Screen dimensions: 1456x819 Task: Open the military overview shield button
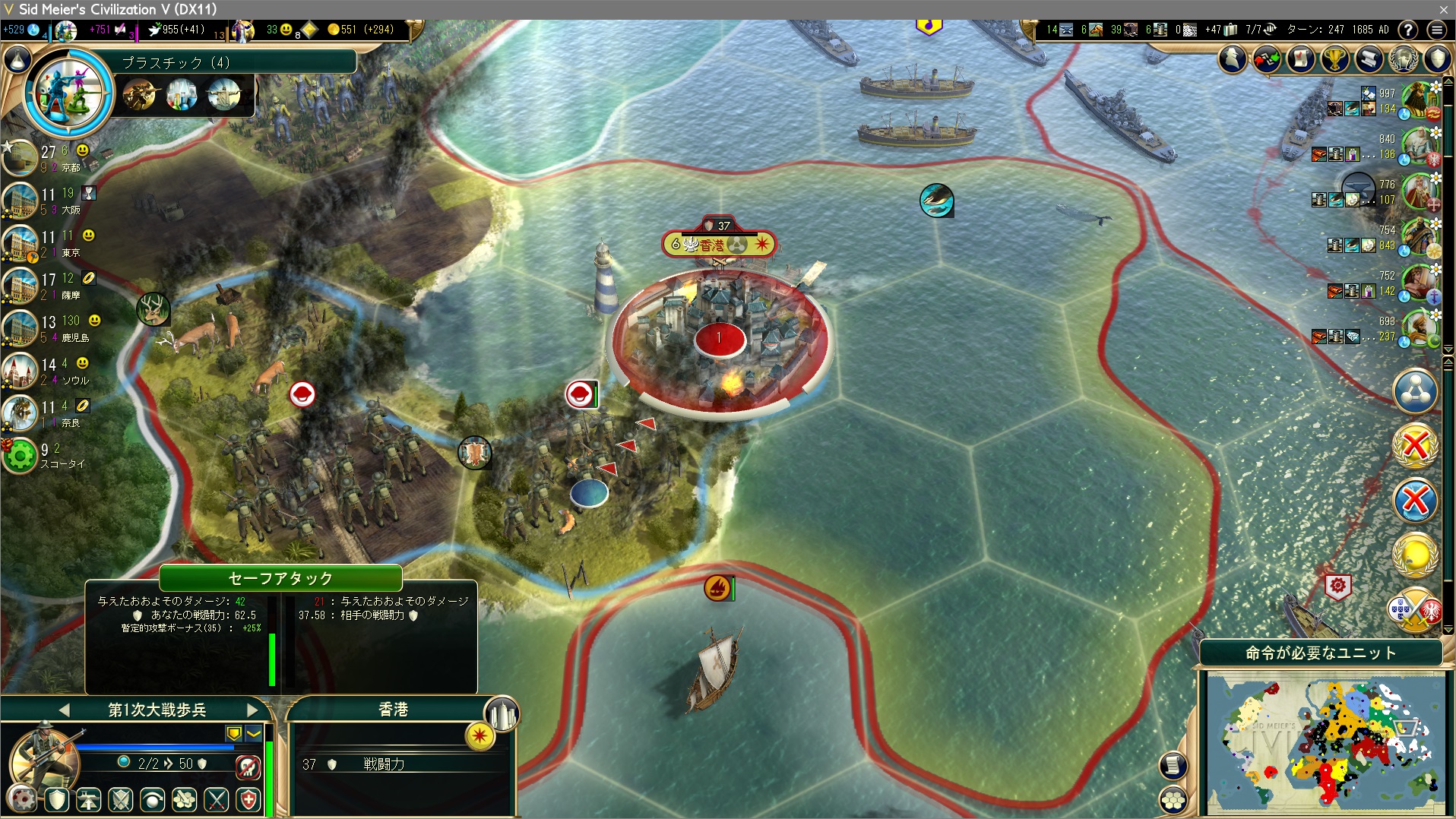pyautogui.click(x=1437, y=58)
